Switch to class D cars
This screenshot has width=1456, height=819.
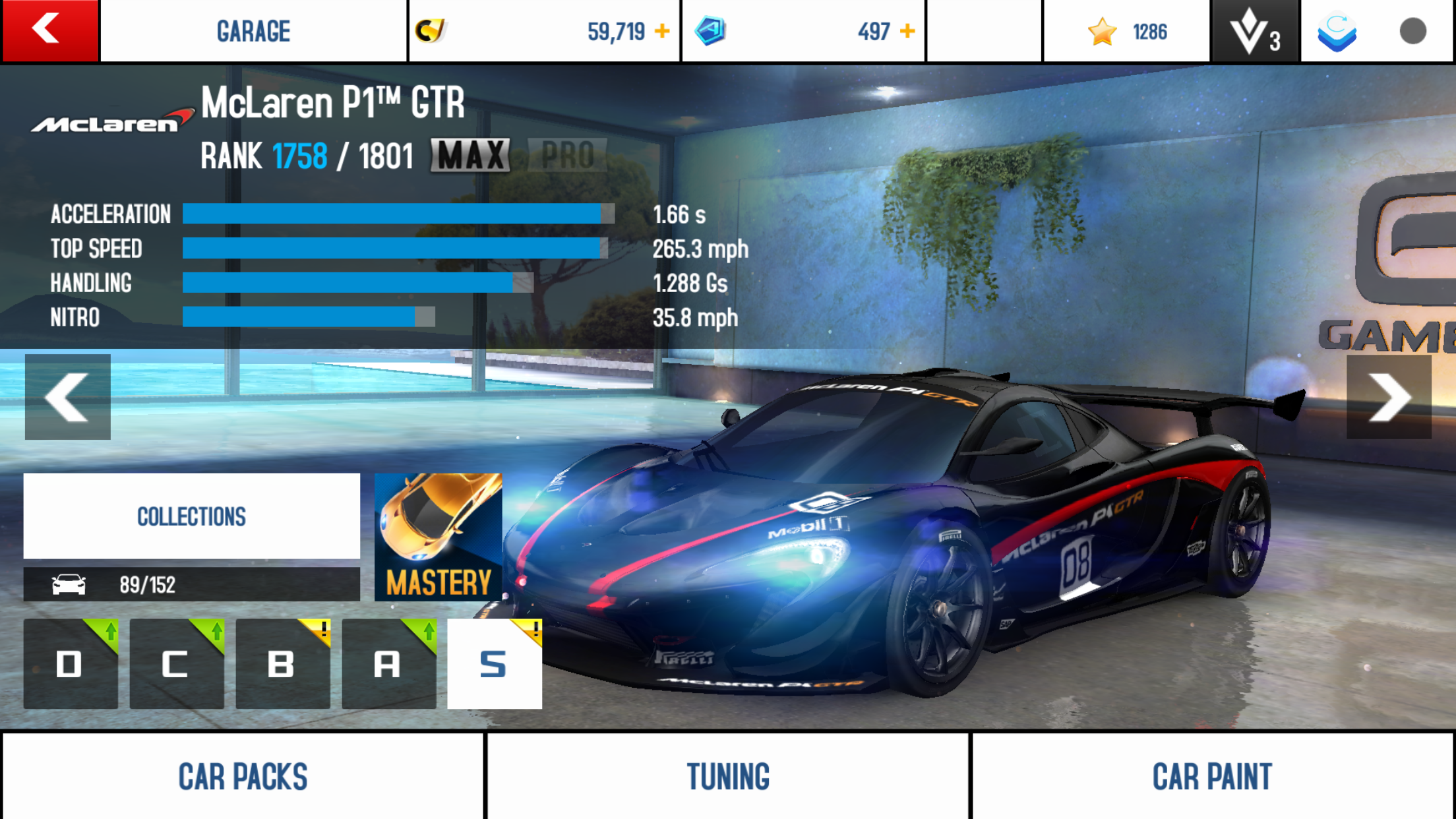click(x=70, y=664)
